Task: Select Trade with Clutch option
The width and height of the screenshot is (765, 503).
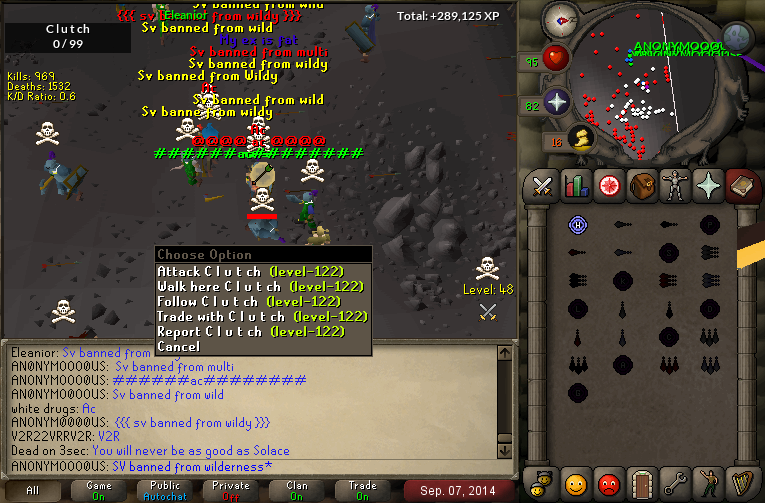Action: pyautogui.click(x=261, y=316)
